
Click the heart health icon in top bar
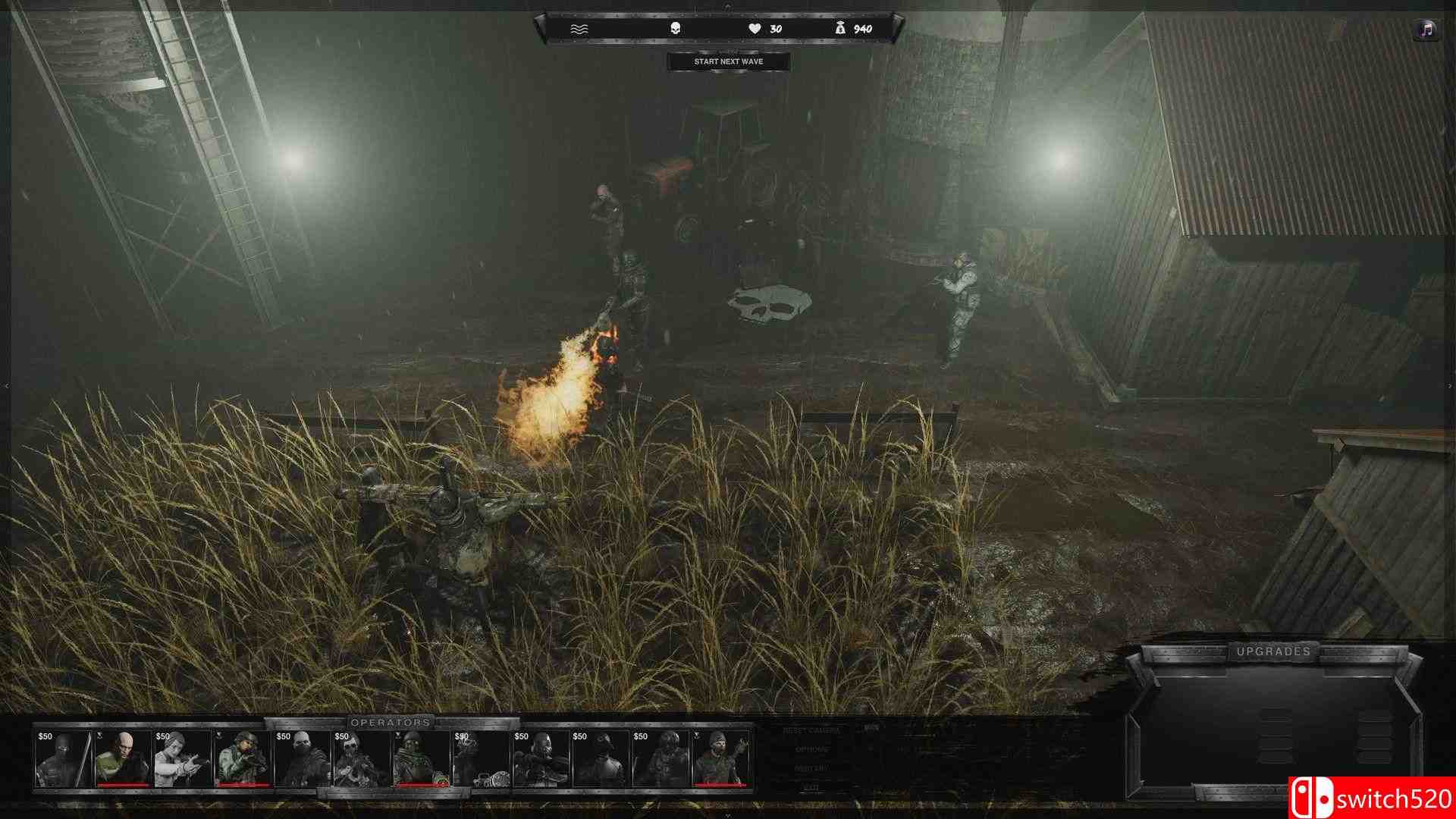click(x=754, y=27)
